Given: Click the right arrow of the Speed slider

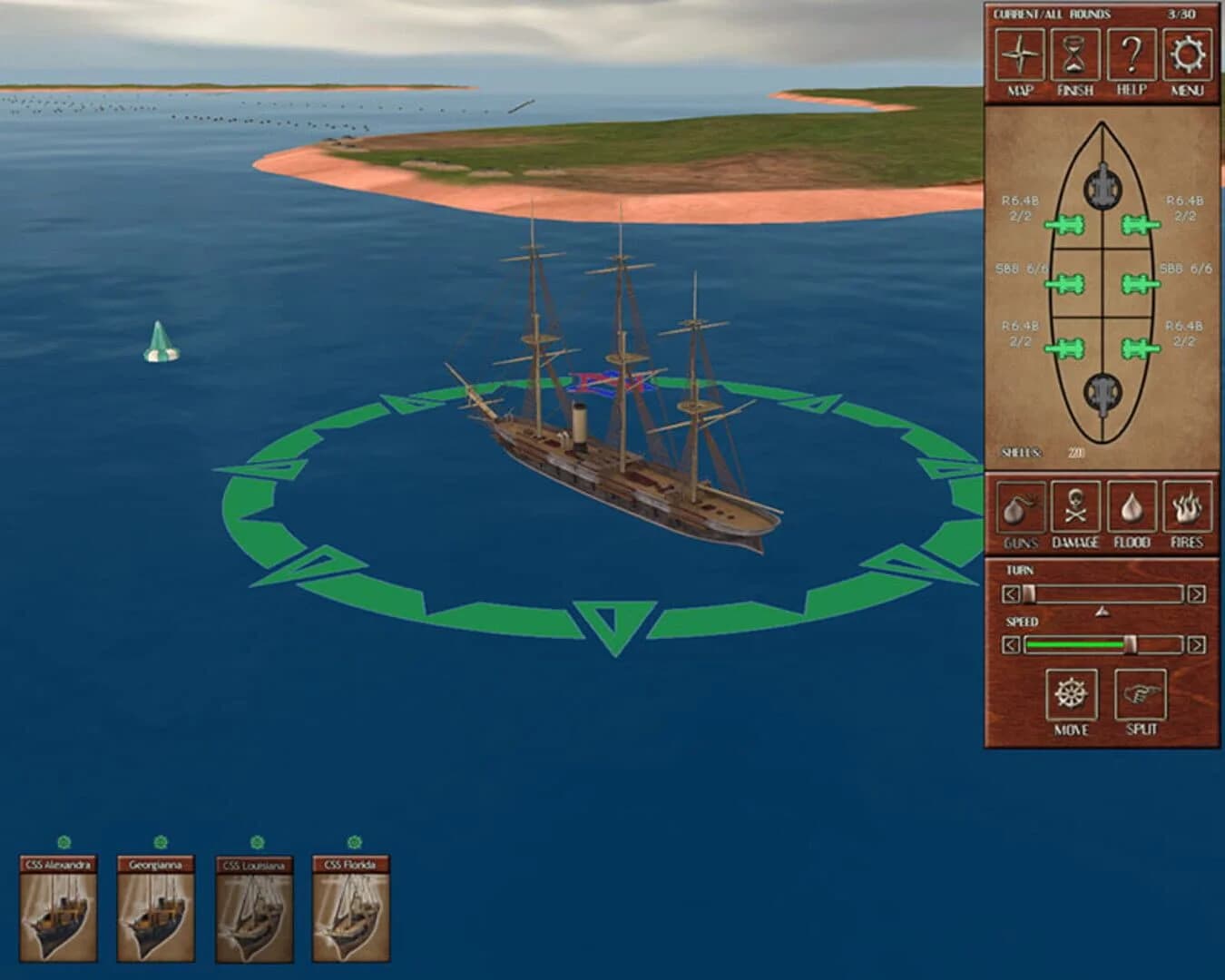Looking at the screenshot, I should point(1196,645).
